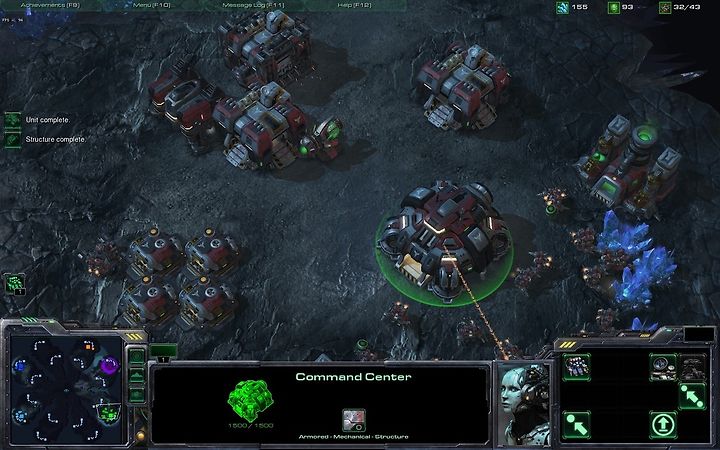The image size is (720, 450).
Task: Click the armored attribute icon in info panel
Action: click(353, 418)
